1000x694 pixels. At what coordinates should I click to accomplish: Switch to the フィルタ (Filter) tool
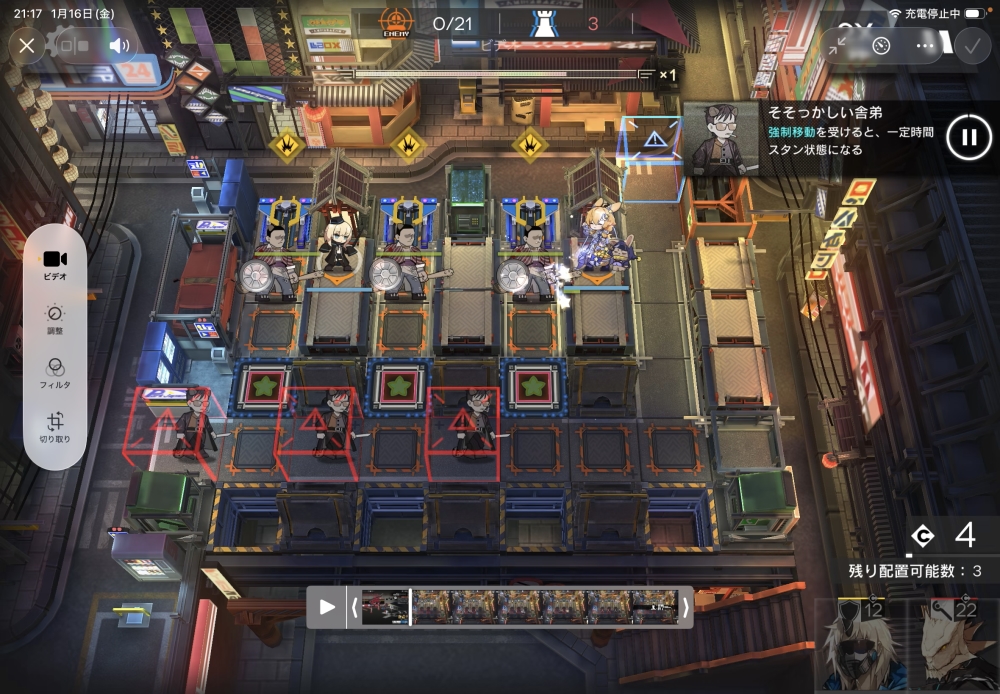(x=55, y=373)
